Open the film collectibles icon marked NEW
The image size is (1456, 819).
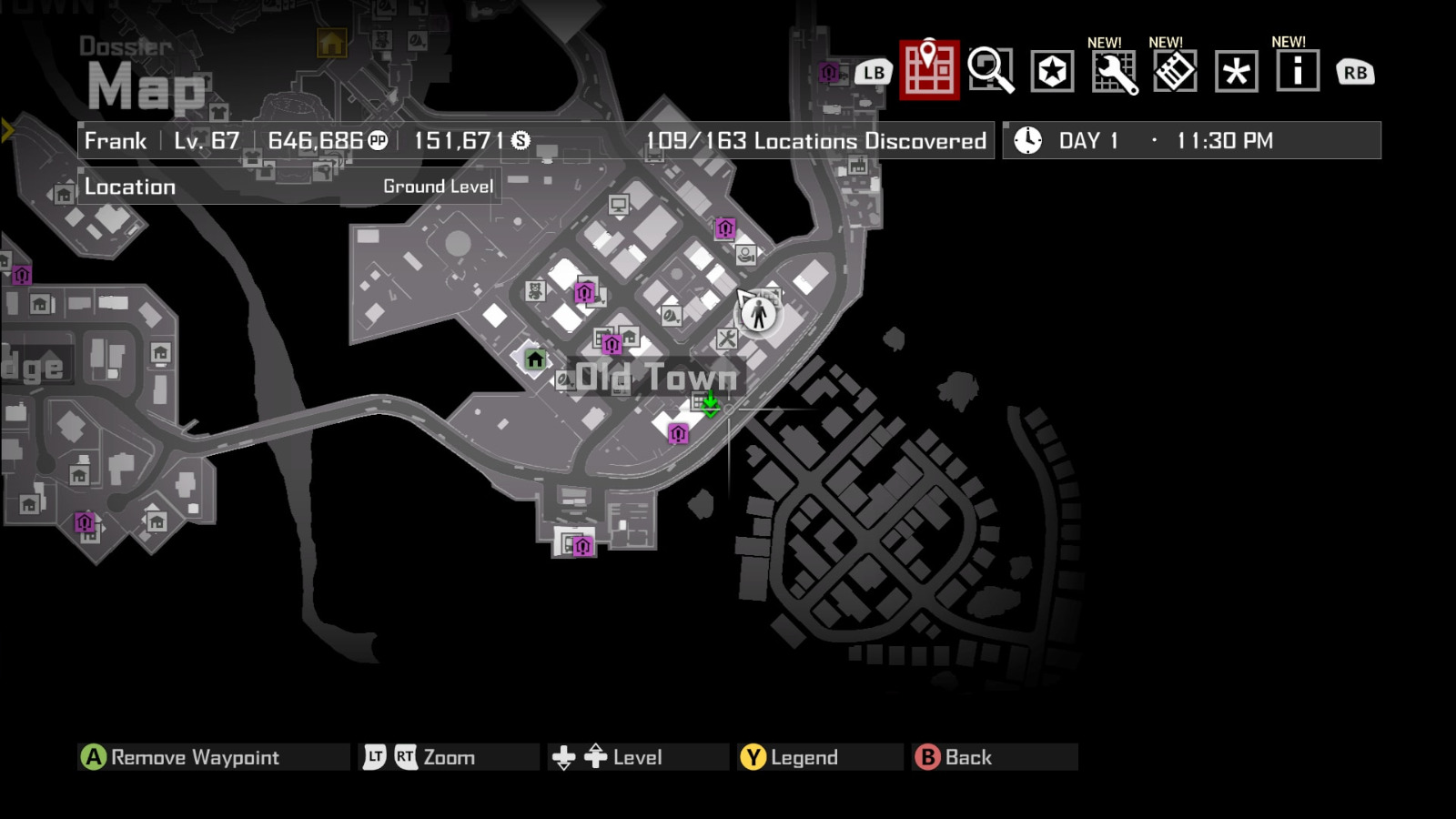point(1174,71)
